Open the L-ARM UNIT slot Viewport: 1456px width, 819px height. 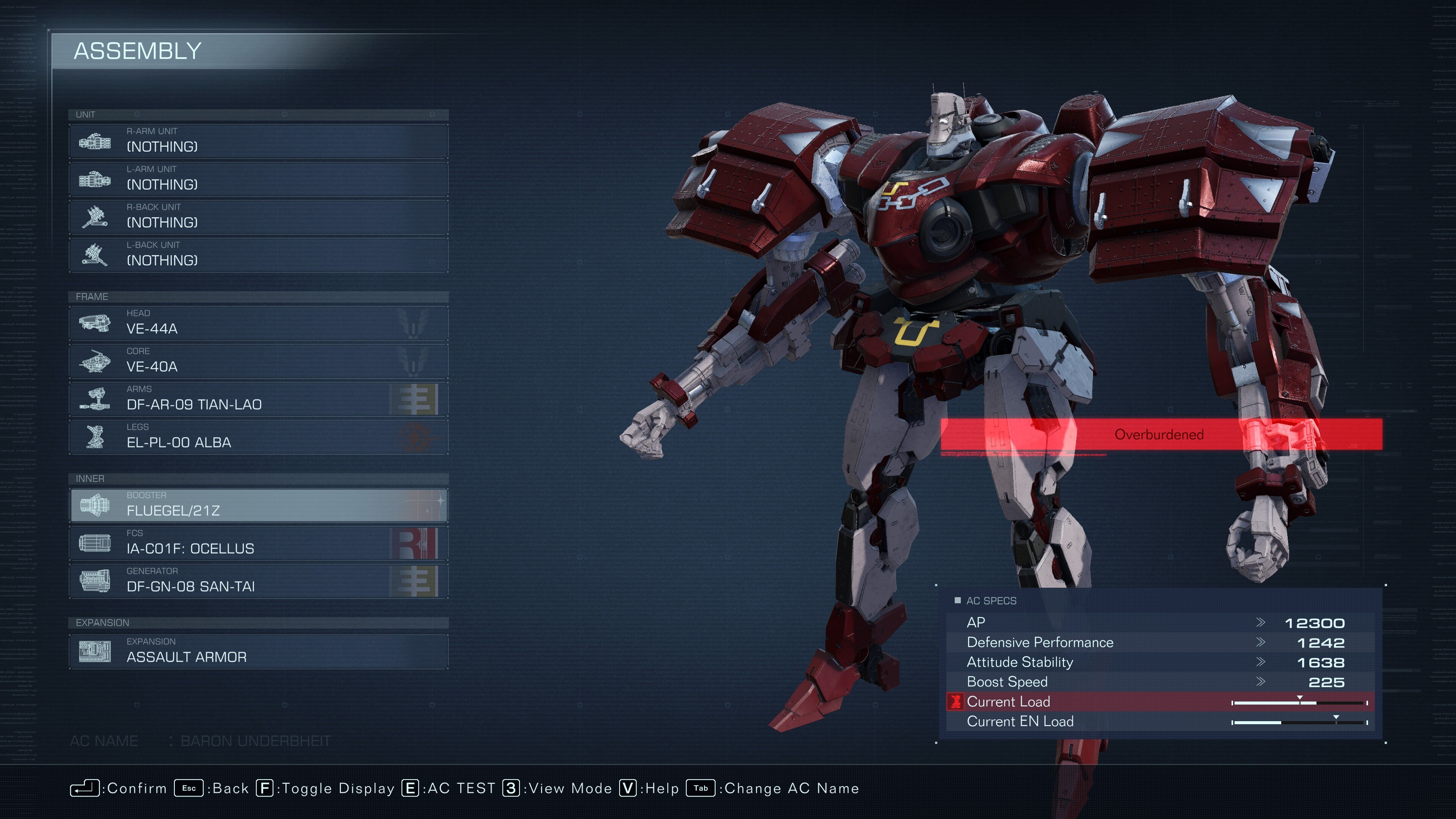point(258,179)
